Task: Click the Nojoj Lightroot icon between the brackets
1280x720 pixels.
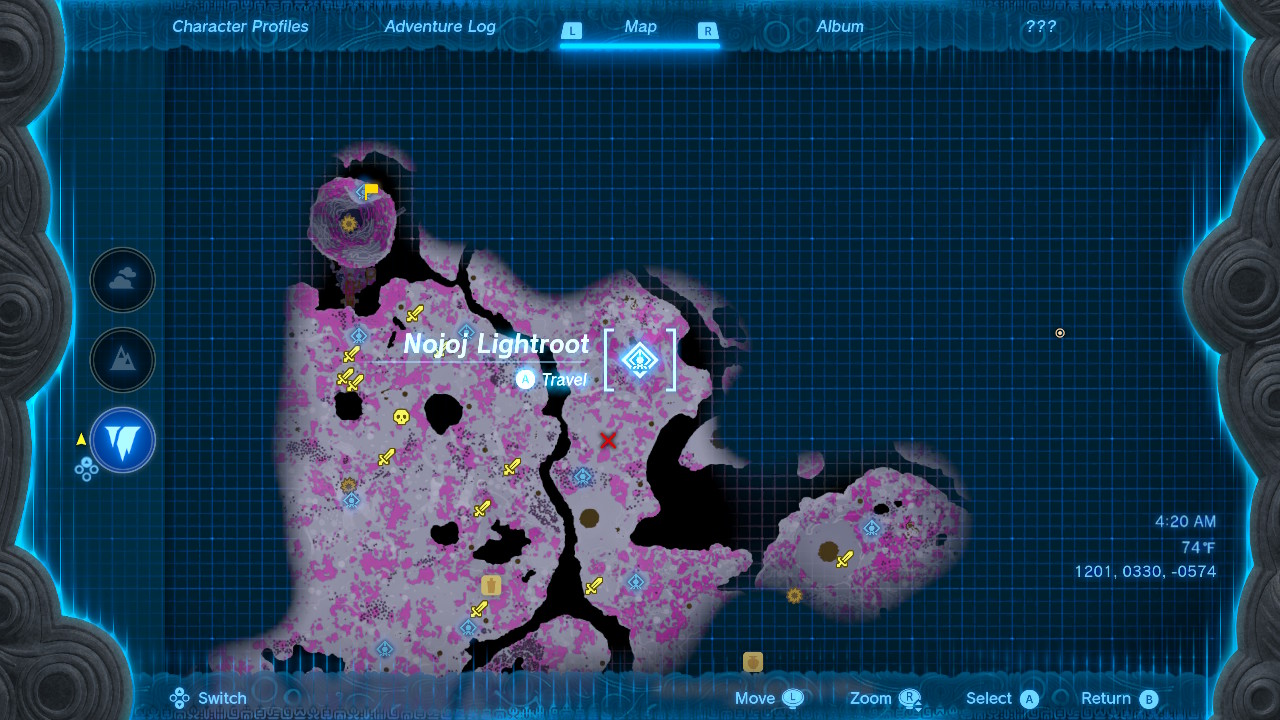Action: pyautogui.click(x=639, y=358)
